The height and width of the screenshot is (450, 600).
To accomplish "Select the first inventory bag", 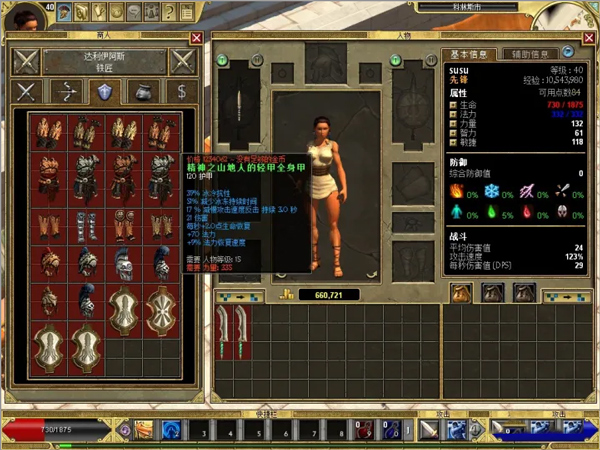I will [461, 292].
